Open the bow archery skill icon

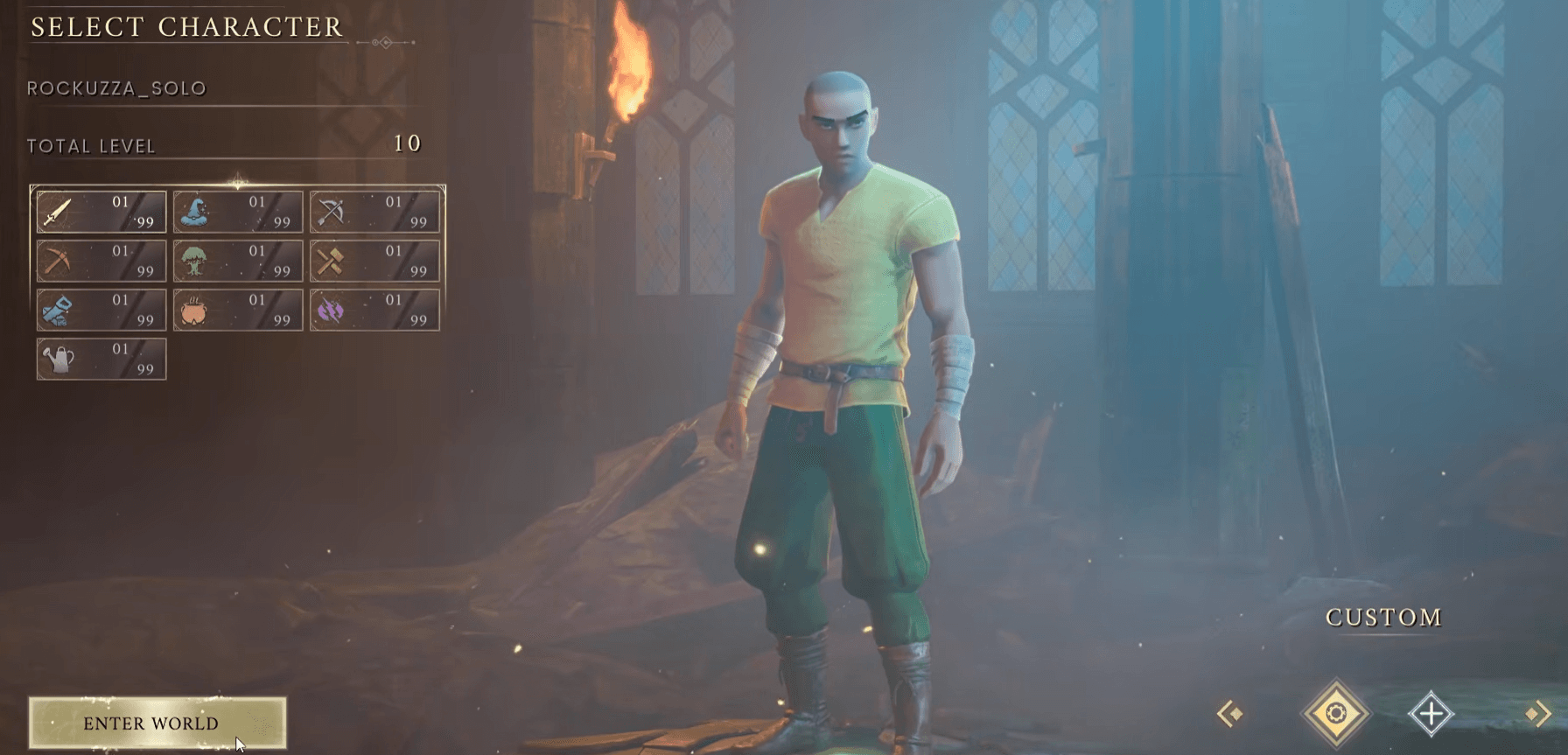330,210
